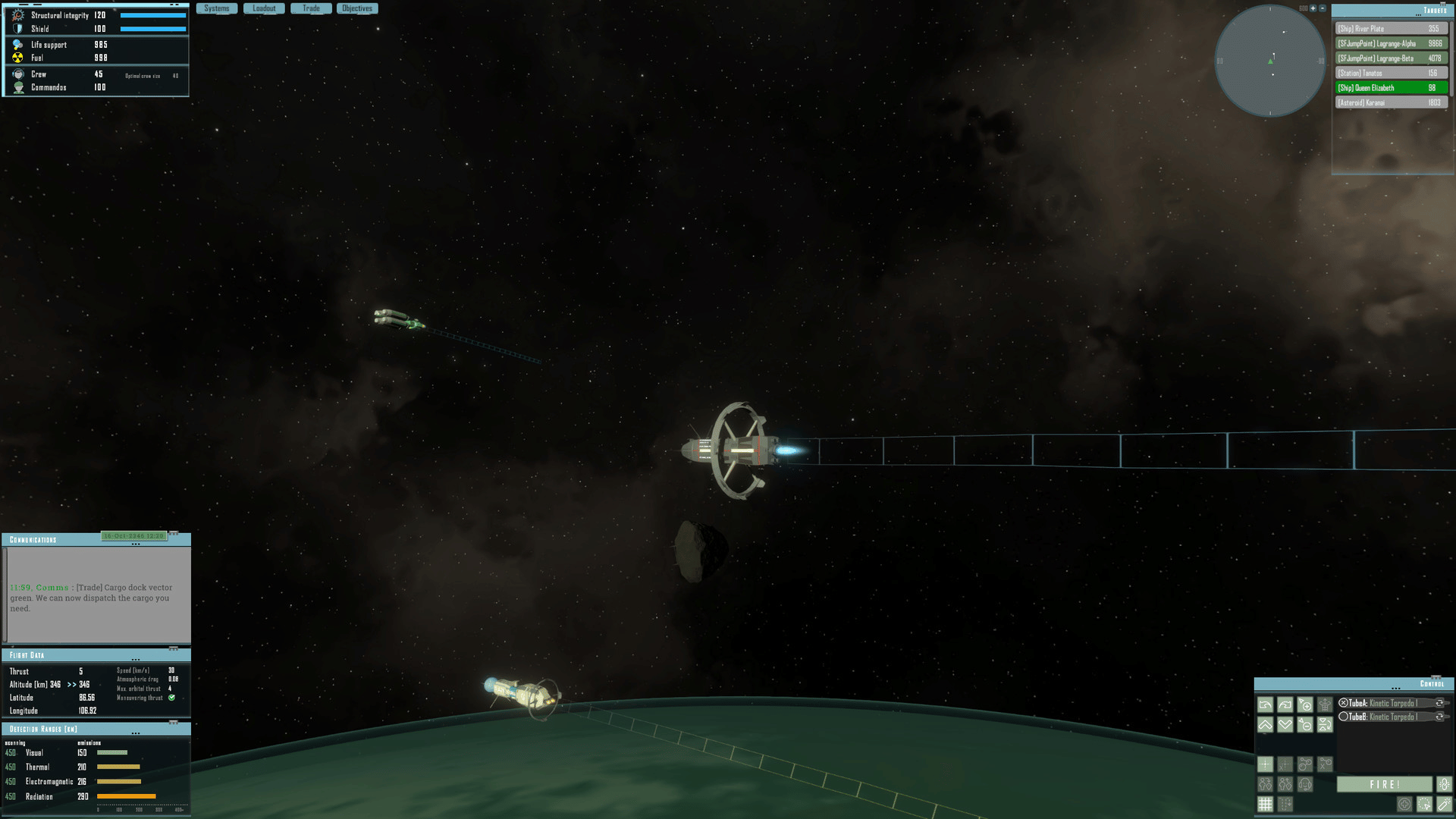This screenshot has width=1456, height=819.
Task: Click the up chevron control button
Action: 1265,725
